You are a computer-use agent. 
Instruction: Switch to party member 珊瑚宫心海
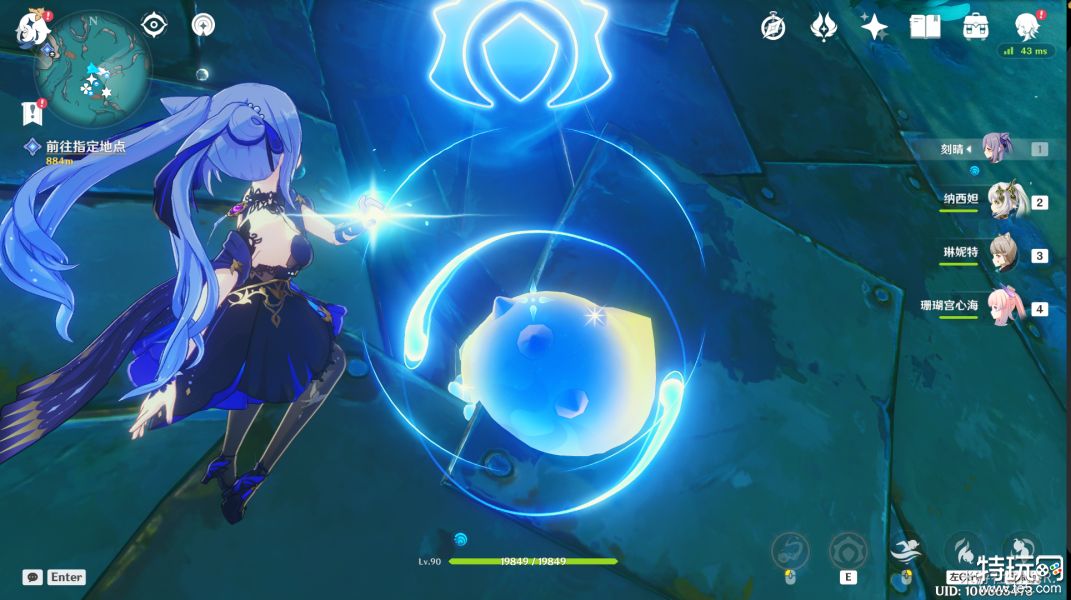click(x=1002, y=307)
